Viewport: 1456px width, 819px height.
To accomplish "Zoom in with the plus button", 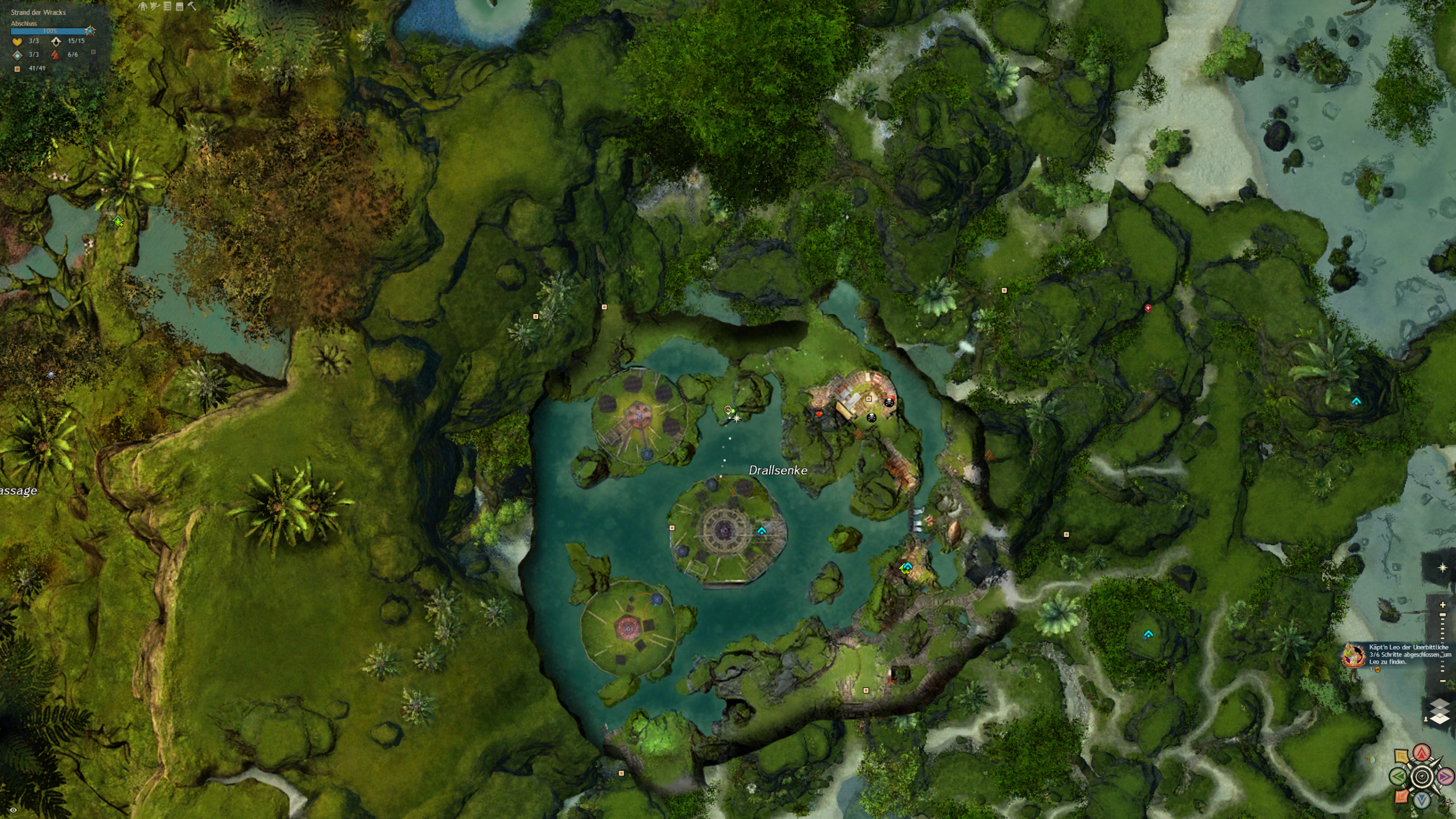I will pyautogui.click(x=1442, y=605).
